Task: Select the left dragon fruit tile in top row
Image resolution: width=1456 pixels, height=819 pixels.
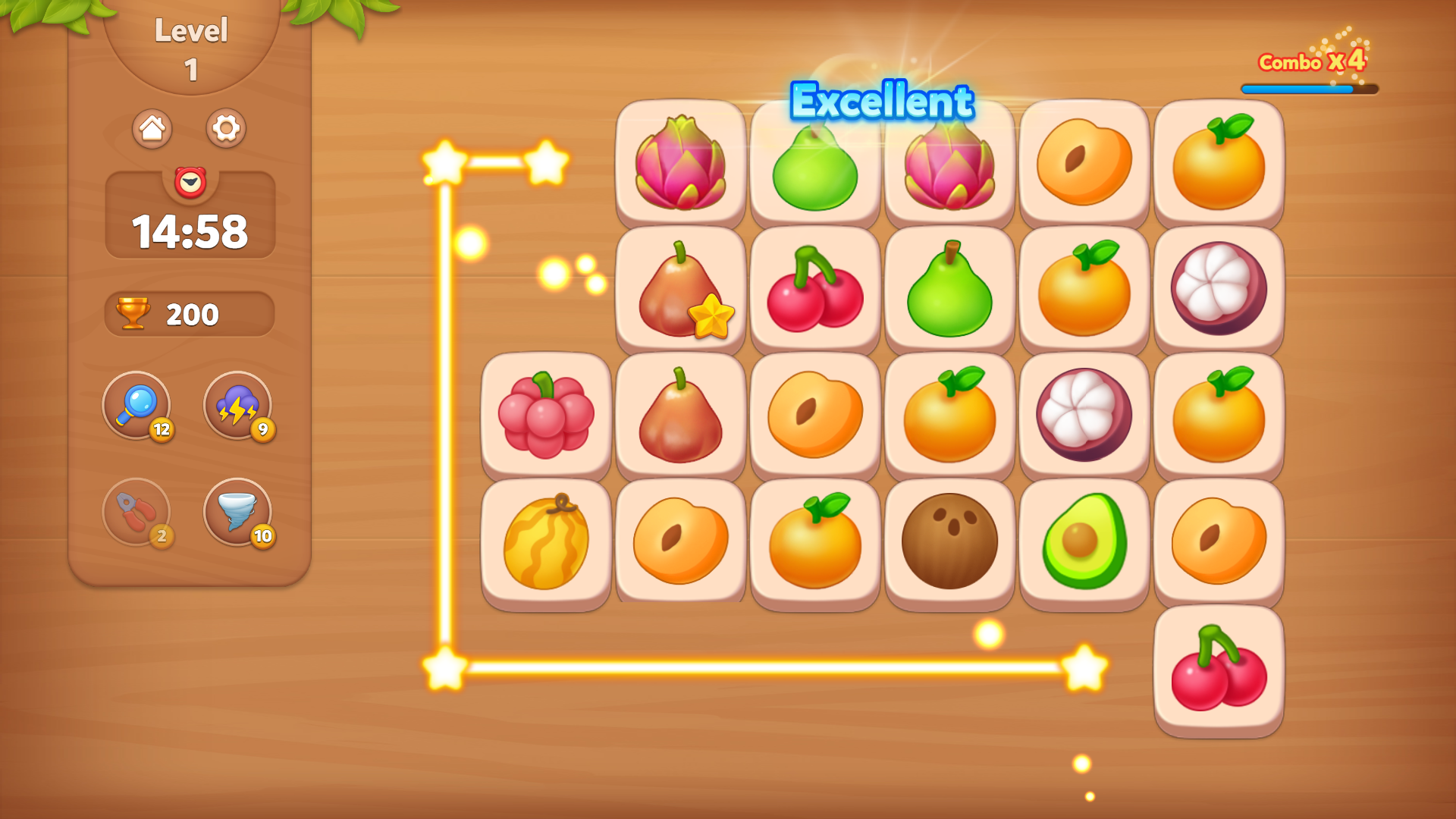Action: (x=680, y=162)
